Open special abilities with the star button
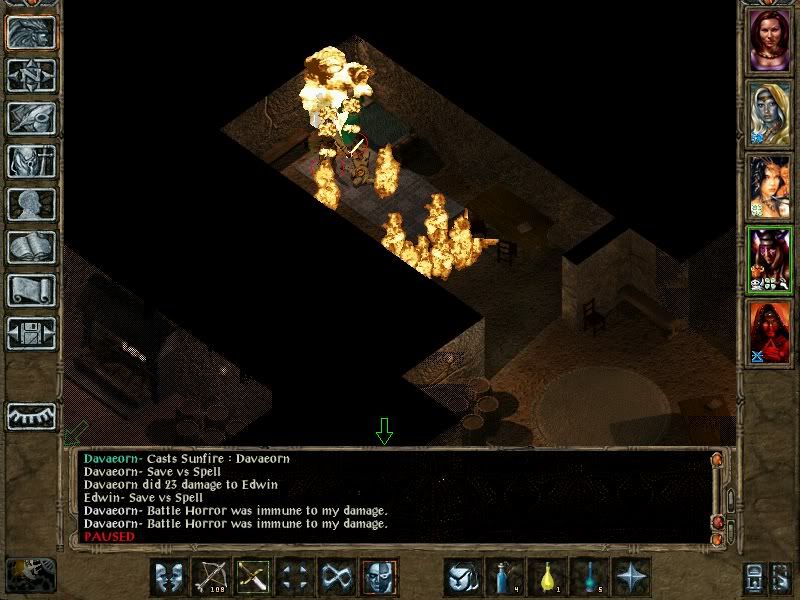Viewport: 800px width, 600px height. [x=631, y=577]
